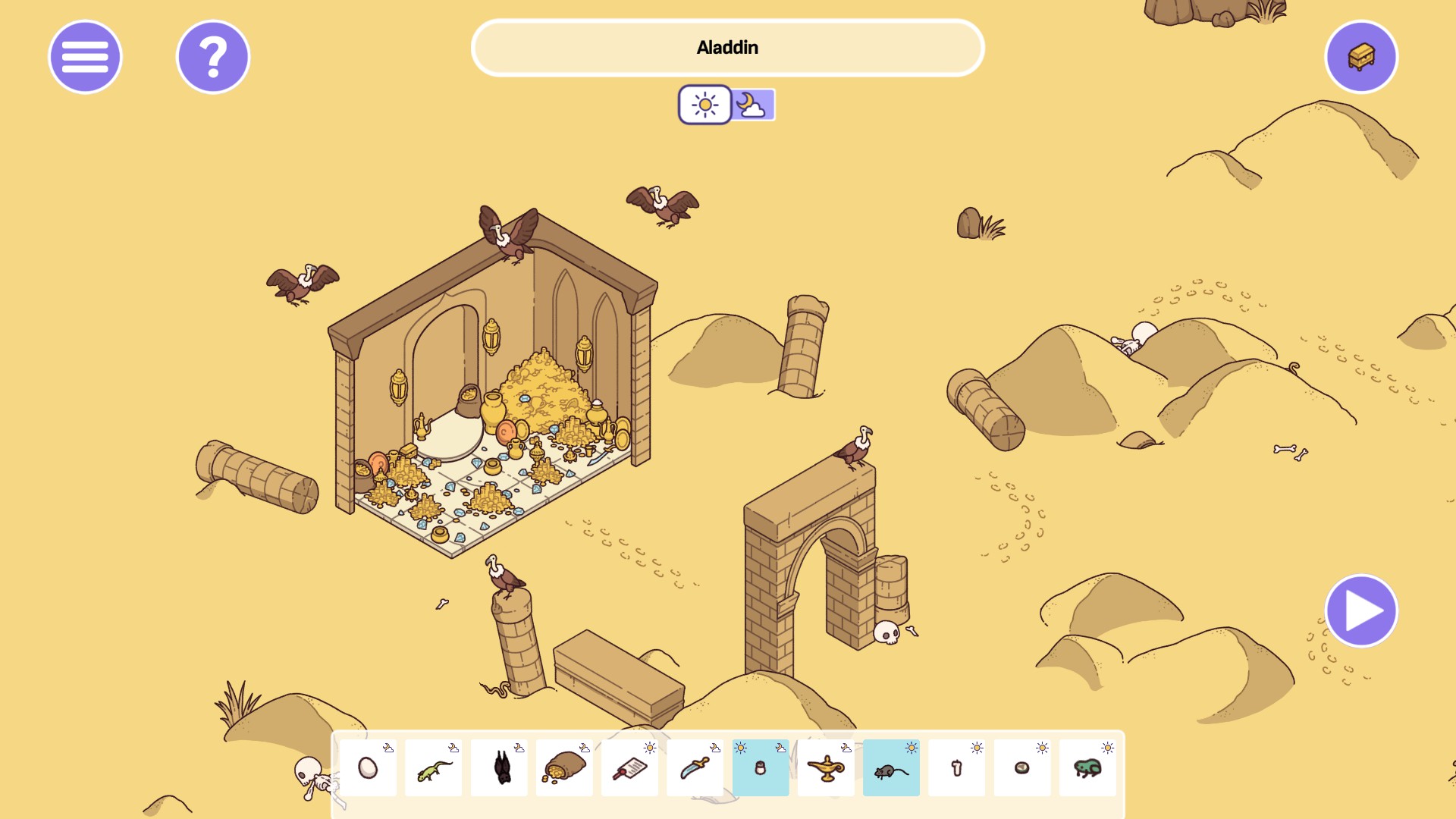The width and height of the screenshot is (1456, 819).
Task: Select the paper tag item slot
Action: click(x=629, y=768)
